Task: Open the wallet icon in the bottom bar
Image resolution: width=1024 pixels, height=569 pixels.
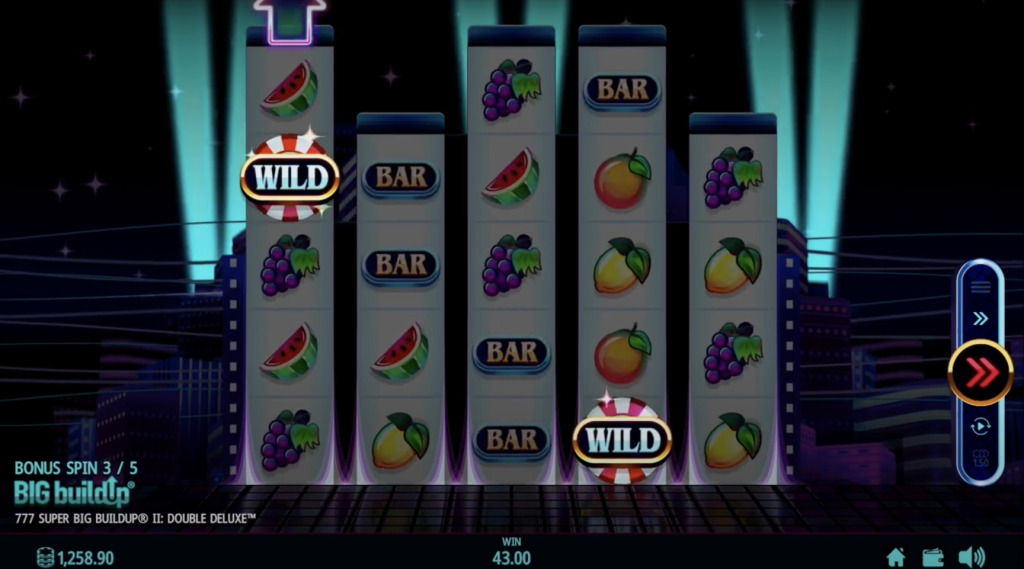Action: click(x=933, y=557)
